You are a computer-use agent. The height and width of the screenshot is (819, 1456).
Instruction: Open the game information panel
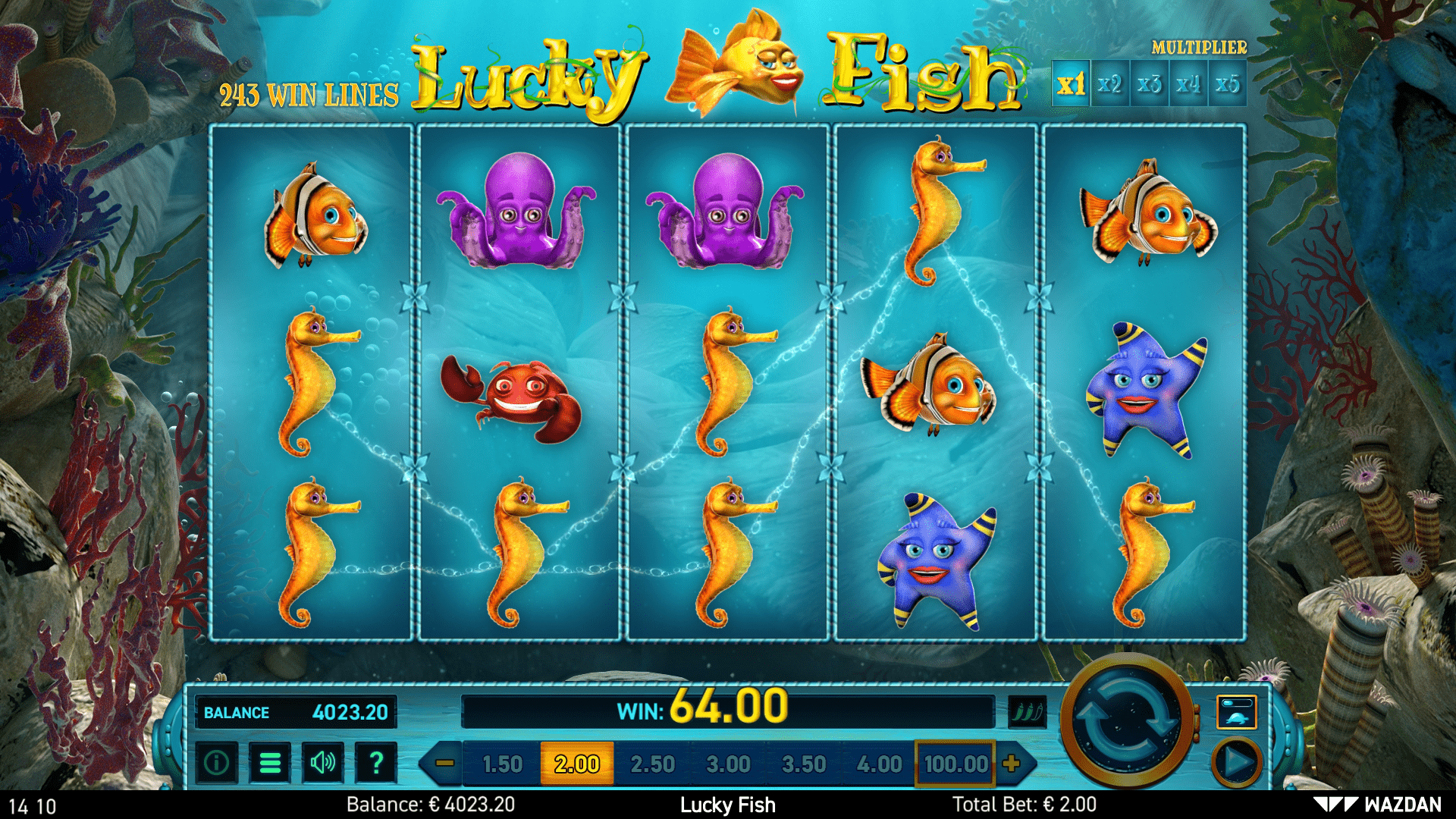(216, 764)
